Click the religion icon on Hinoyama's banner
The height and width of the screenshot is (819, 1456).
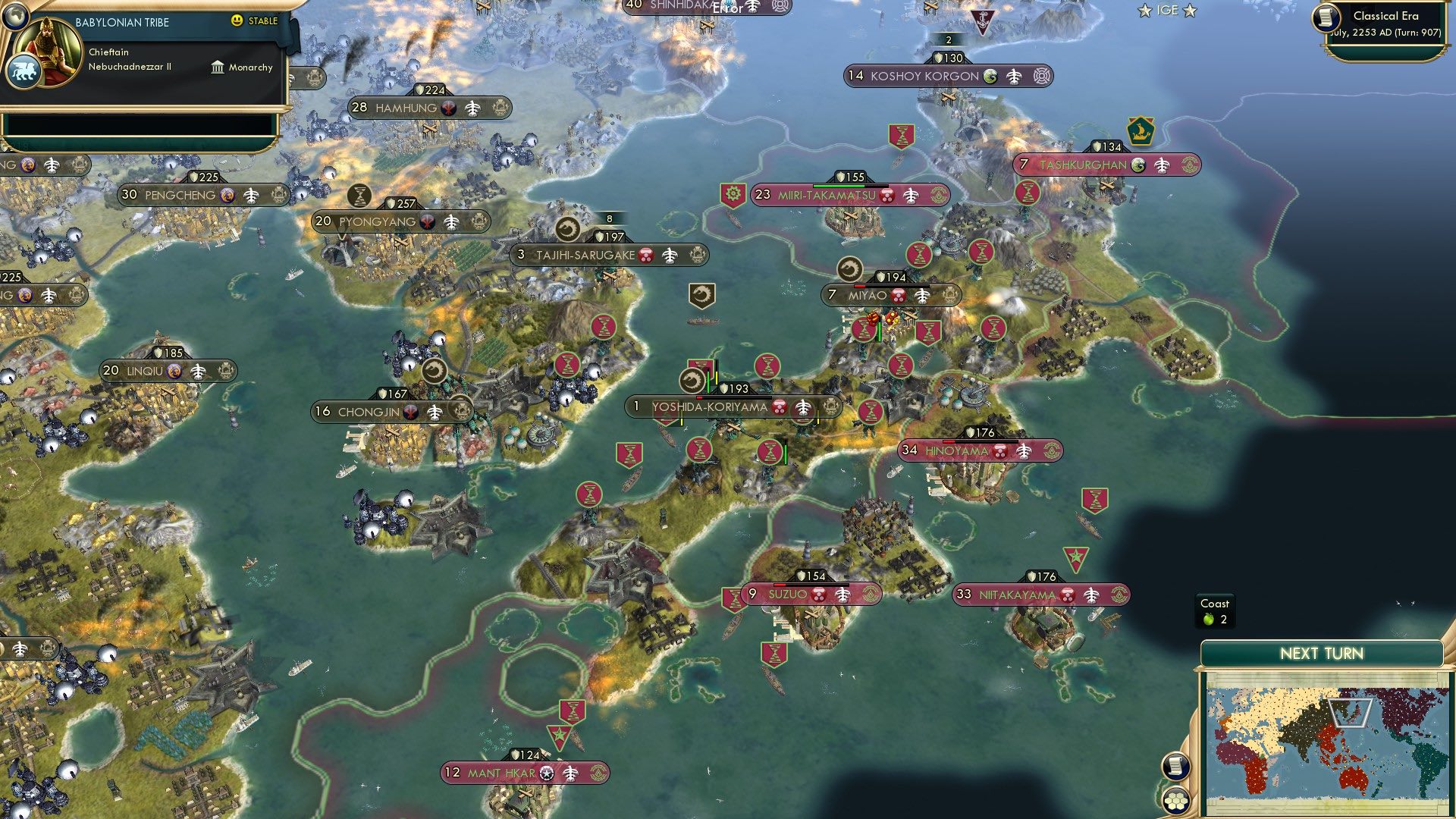pos(999,450)
